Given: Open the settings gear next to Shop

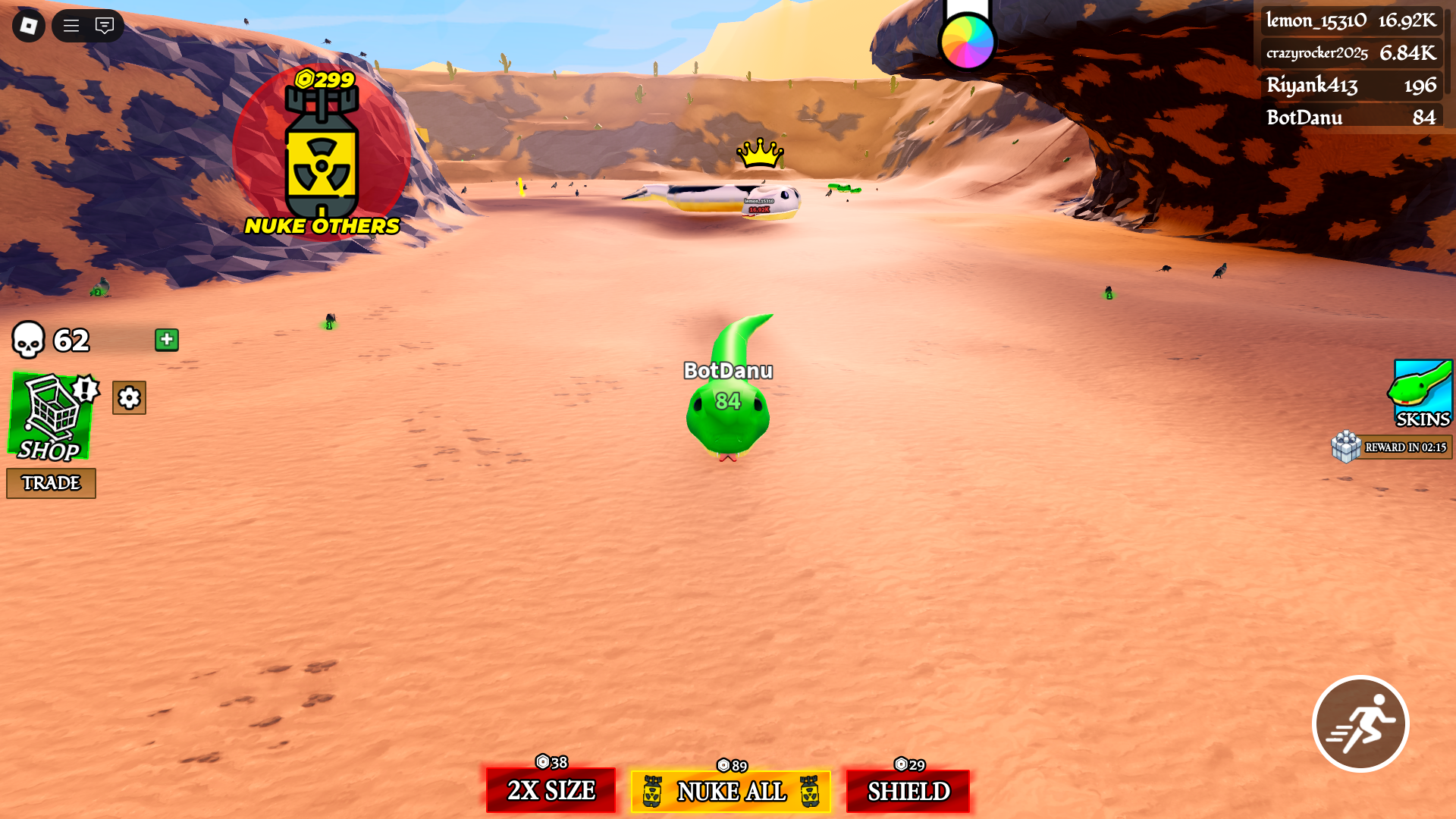Looking at the screenshot, I should click(x=128, y=397).
